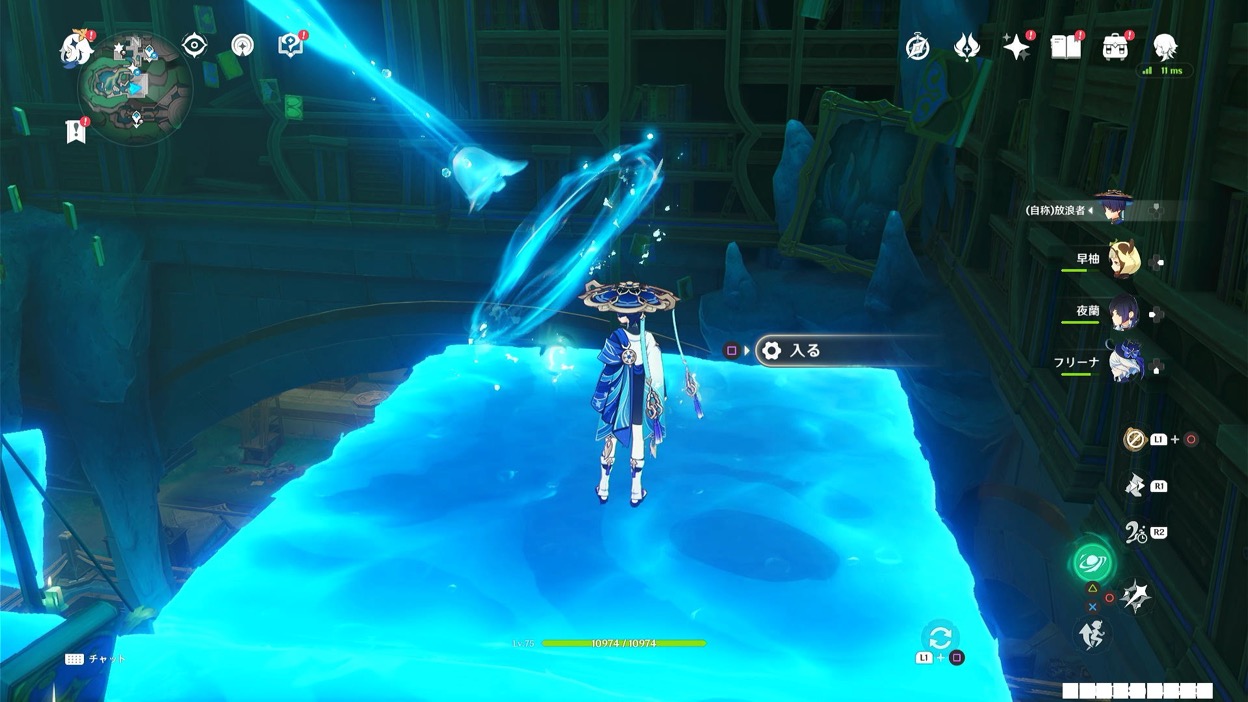Open the チャット chat box
This screenshot has width=1248, height=702.
(x=97, y=659)
